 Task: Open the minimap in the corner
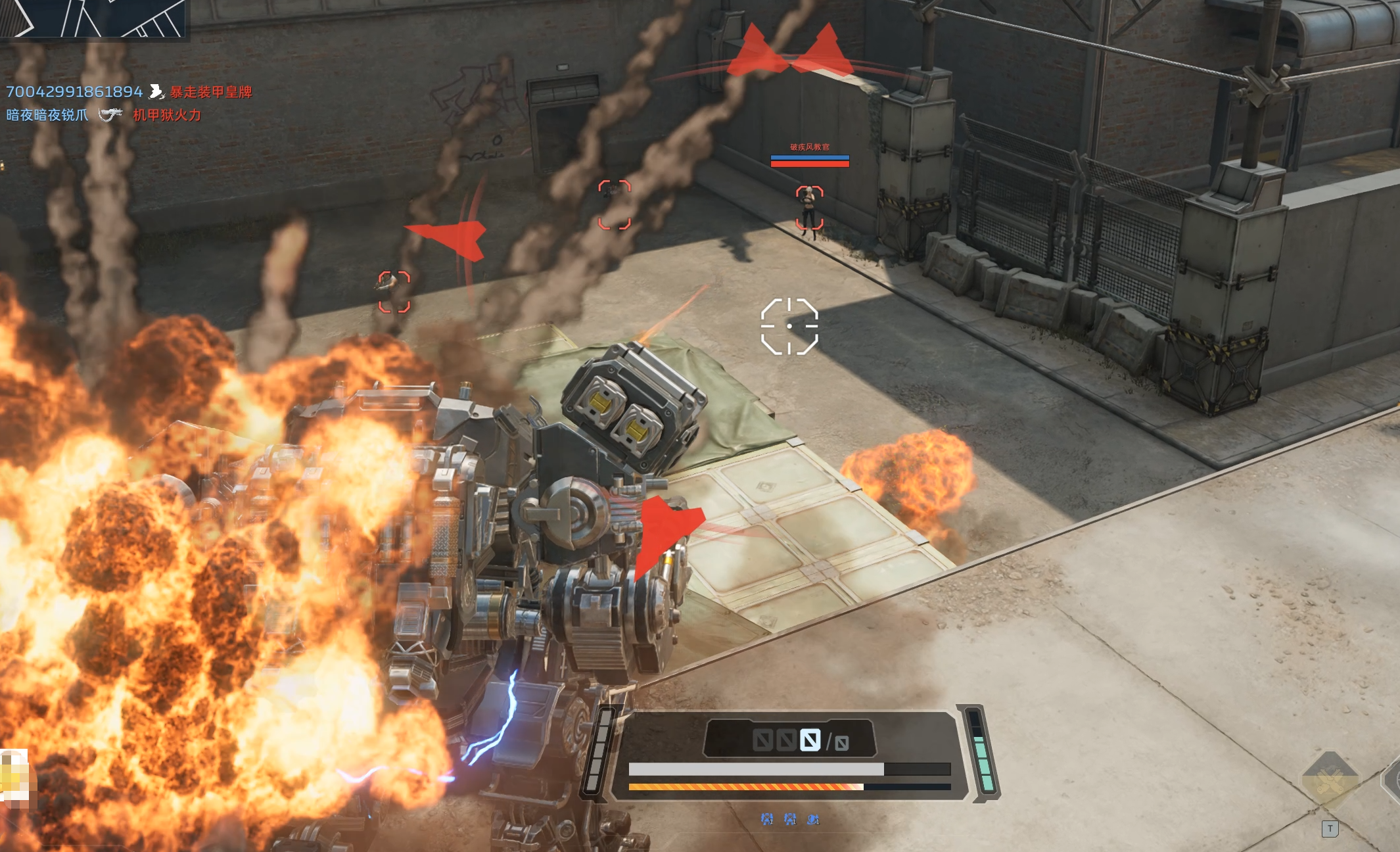(x=93, y=18)
